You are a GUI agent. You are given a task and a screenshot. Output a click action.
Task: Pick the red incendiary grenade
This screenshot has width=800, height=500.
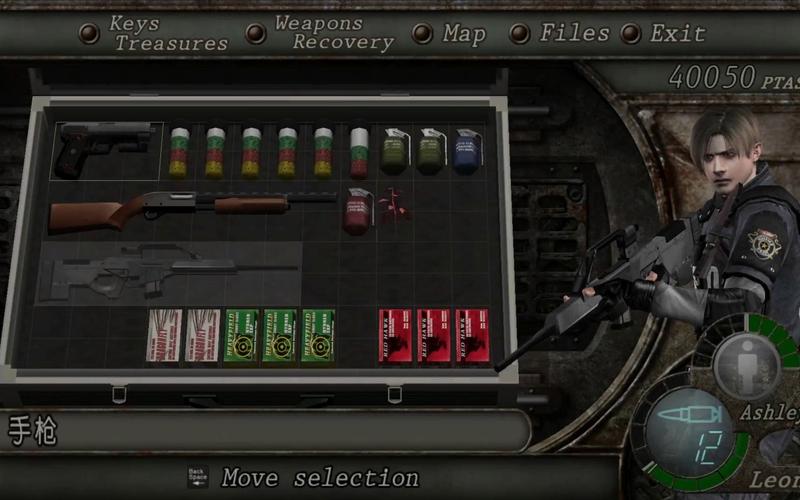[x=357, y=210]
